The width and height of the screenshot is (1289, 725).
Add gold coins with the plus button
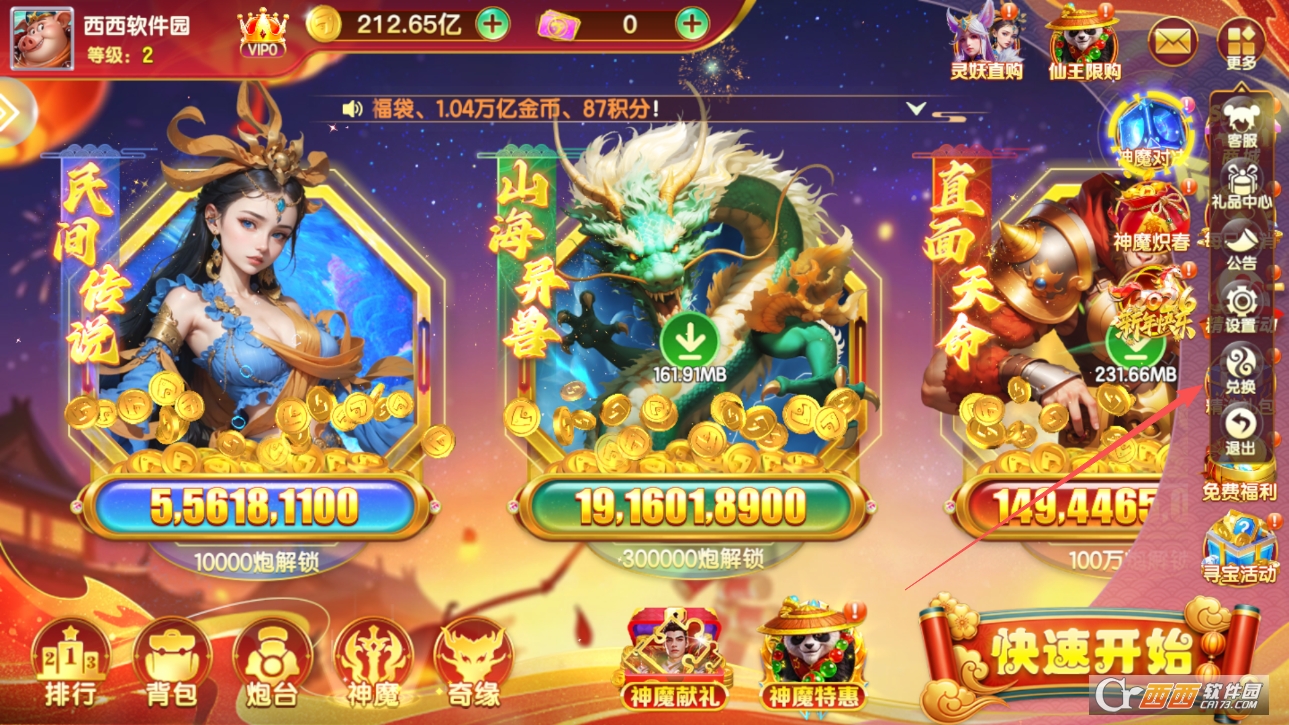492,24
